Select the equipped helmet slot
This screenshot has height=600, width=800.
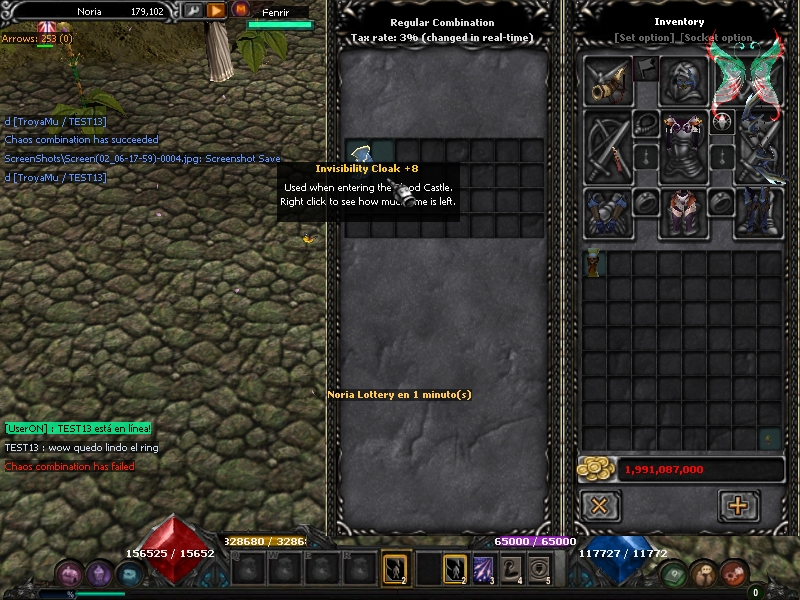[684, 82]
